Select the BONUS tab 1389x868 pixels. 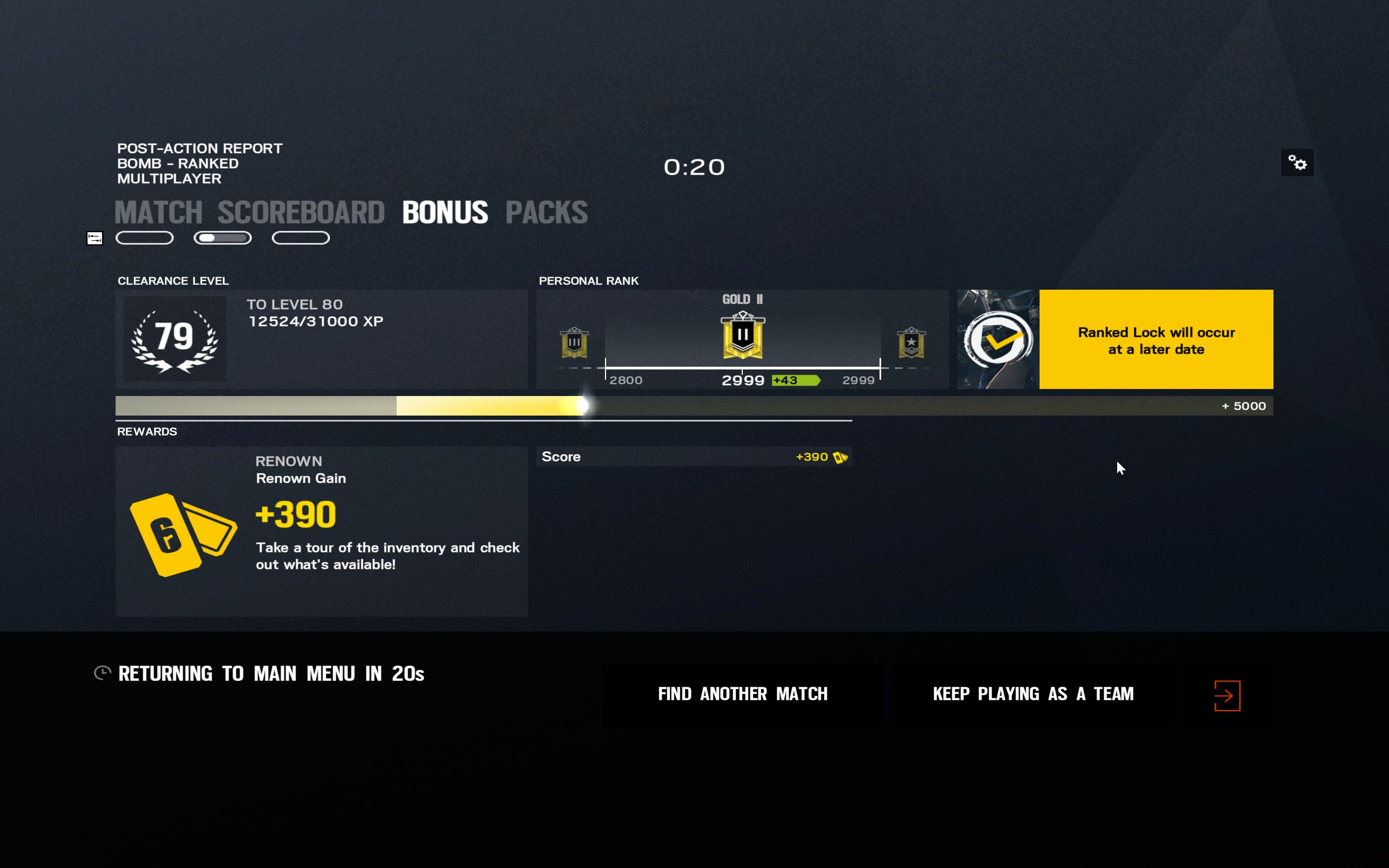point(445,213)
